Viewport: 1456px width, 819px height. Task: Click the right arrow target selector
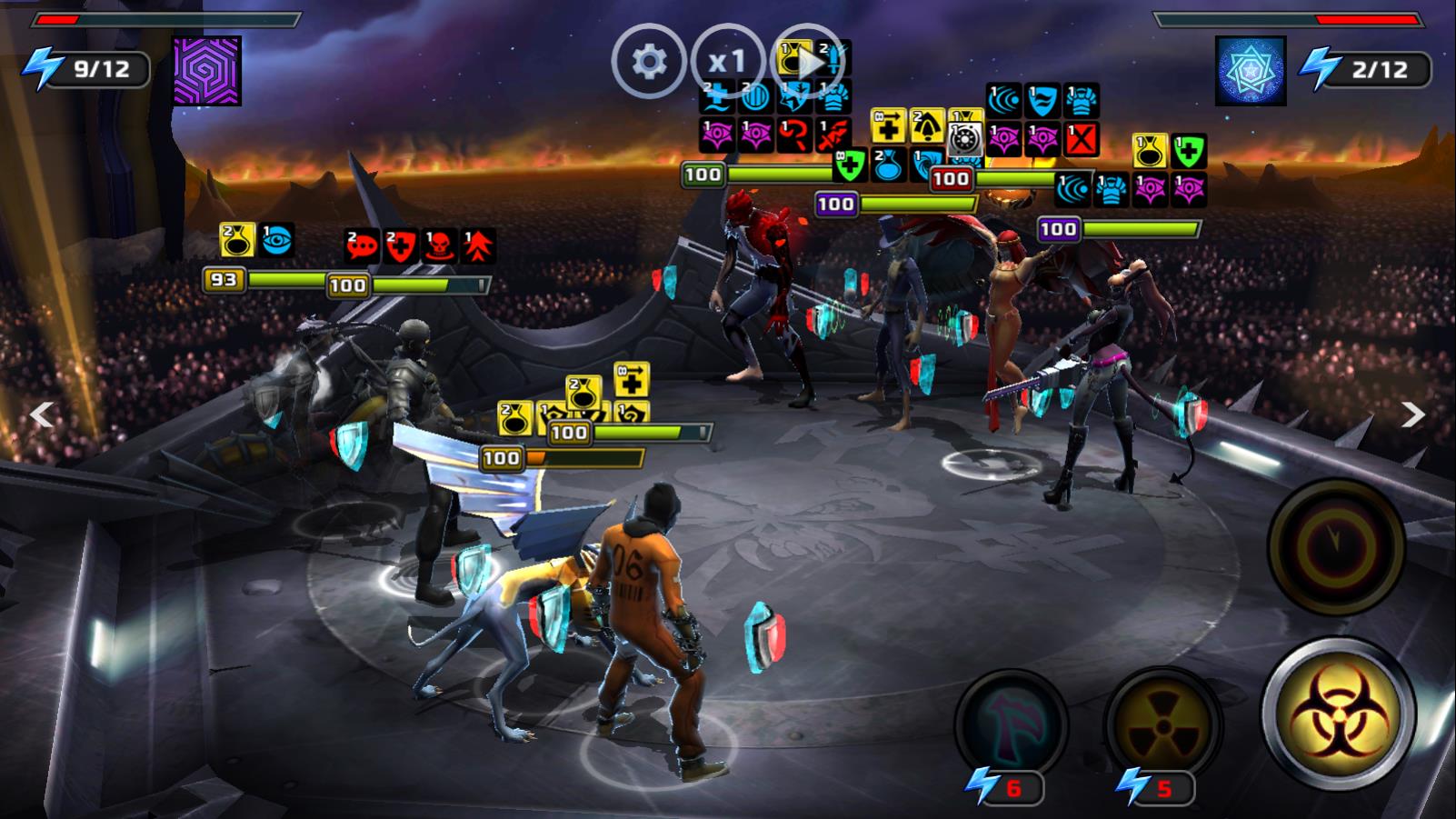coord(1412,414)
